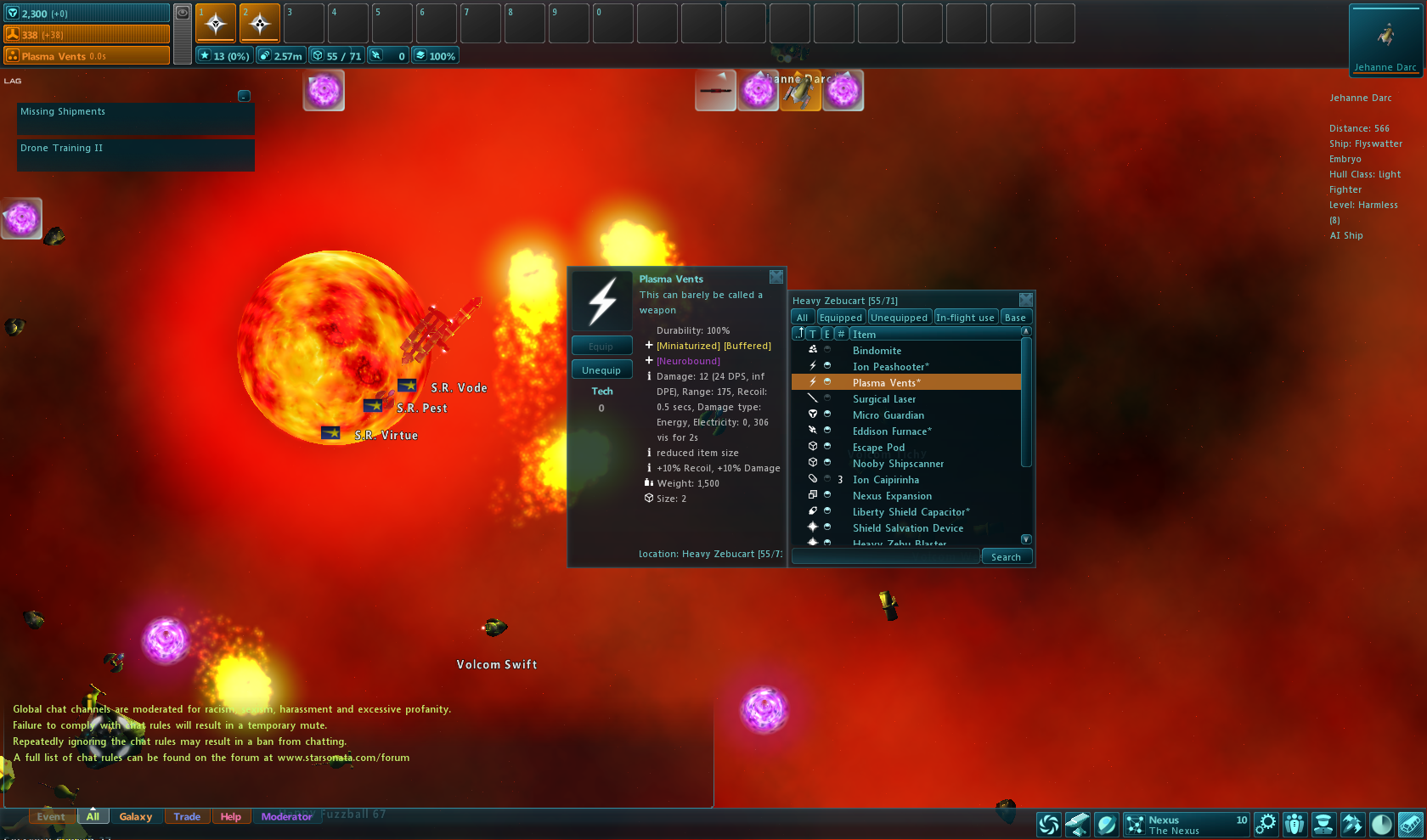The width and height of the screenshot is (1427, 840).
Task: Select the Nexus Expansion item
Action: [x=892, y=496]
